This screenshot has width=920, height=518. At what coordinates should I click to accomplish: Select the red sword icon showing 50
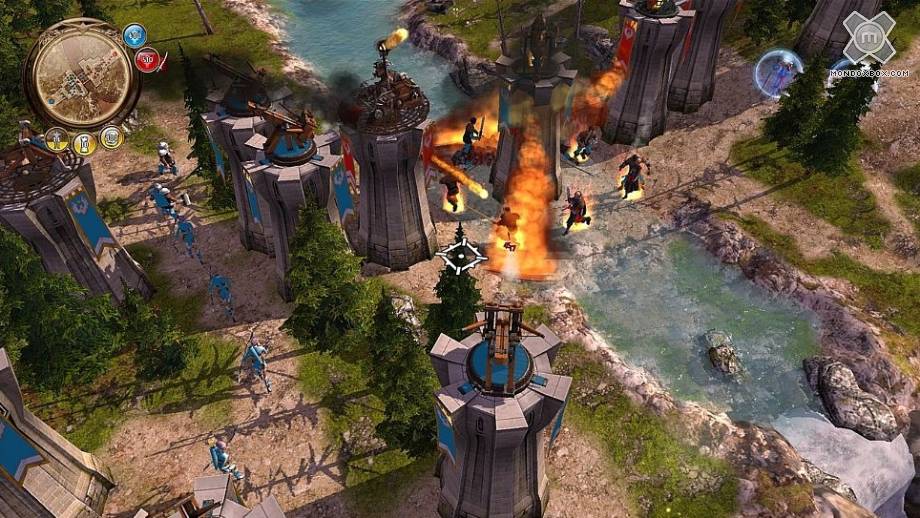coord(148,61)
